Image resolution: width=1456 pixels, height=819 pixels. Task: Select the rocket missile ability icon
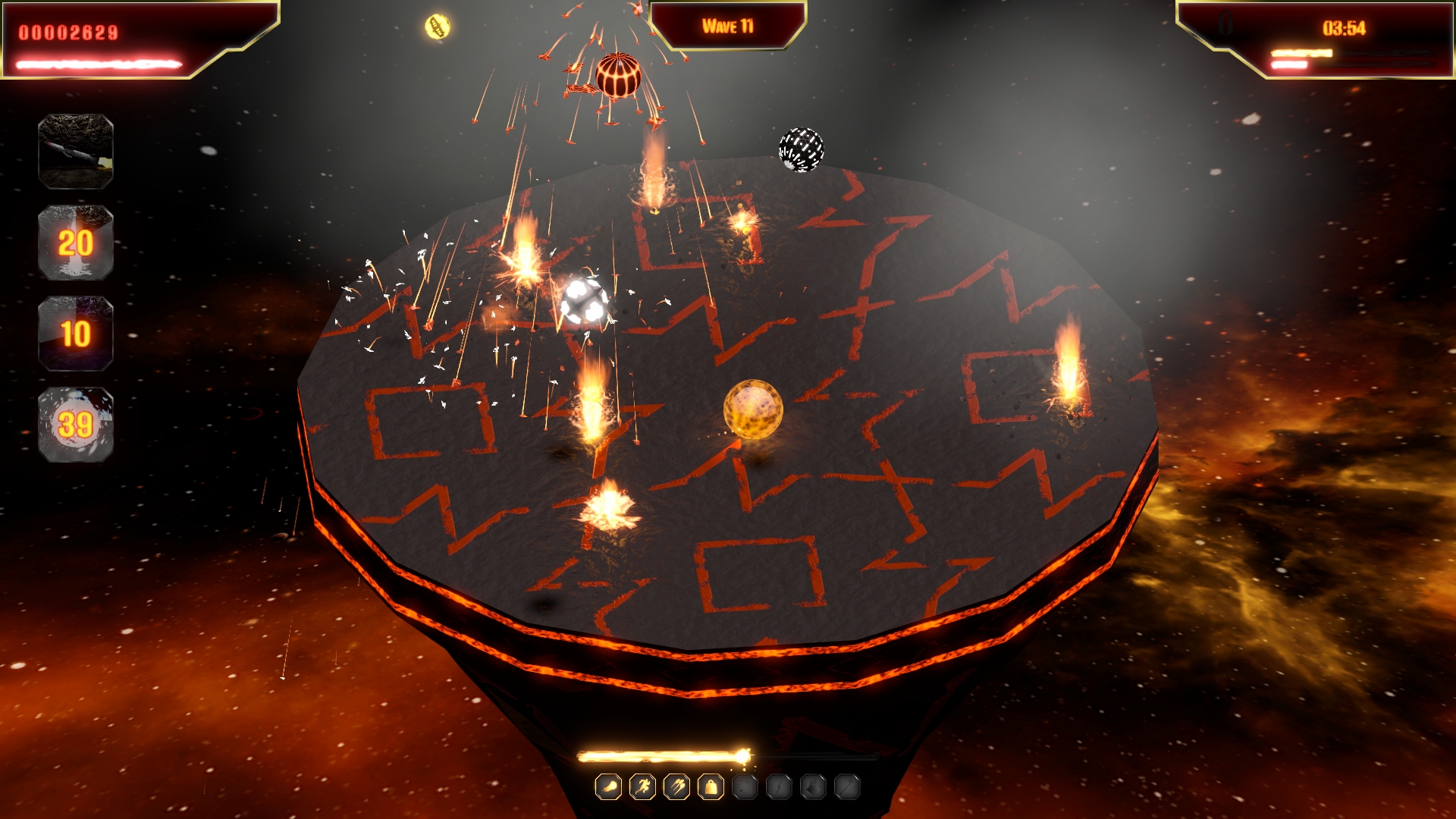(x=76, y=152)
